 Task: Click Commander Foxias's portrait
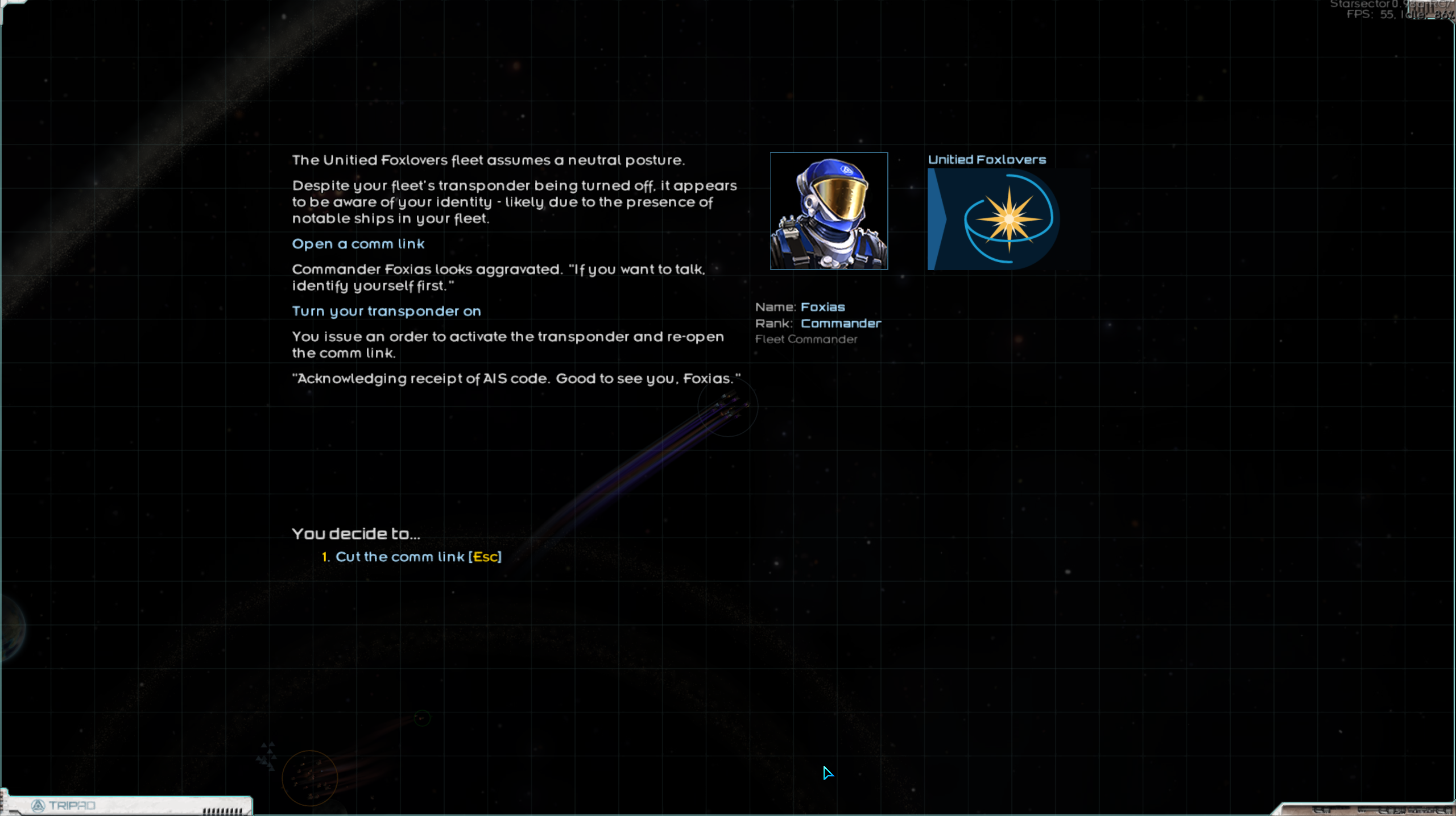[x=829, y=211]
